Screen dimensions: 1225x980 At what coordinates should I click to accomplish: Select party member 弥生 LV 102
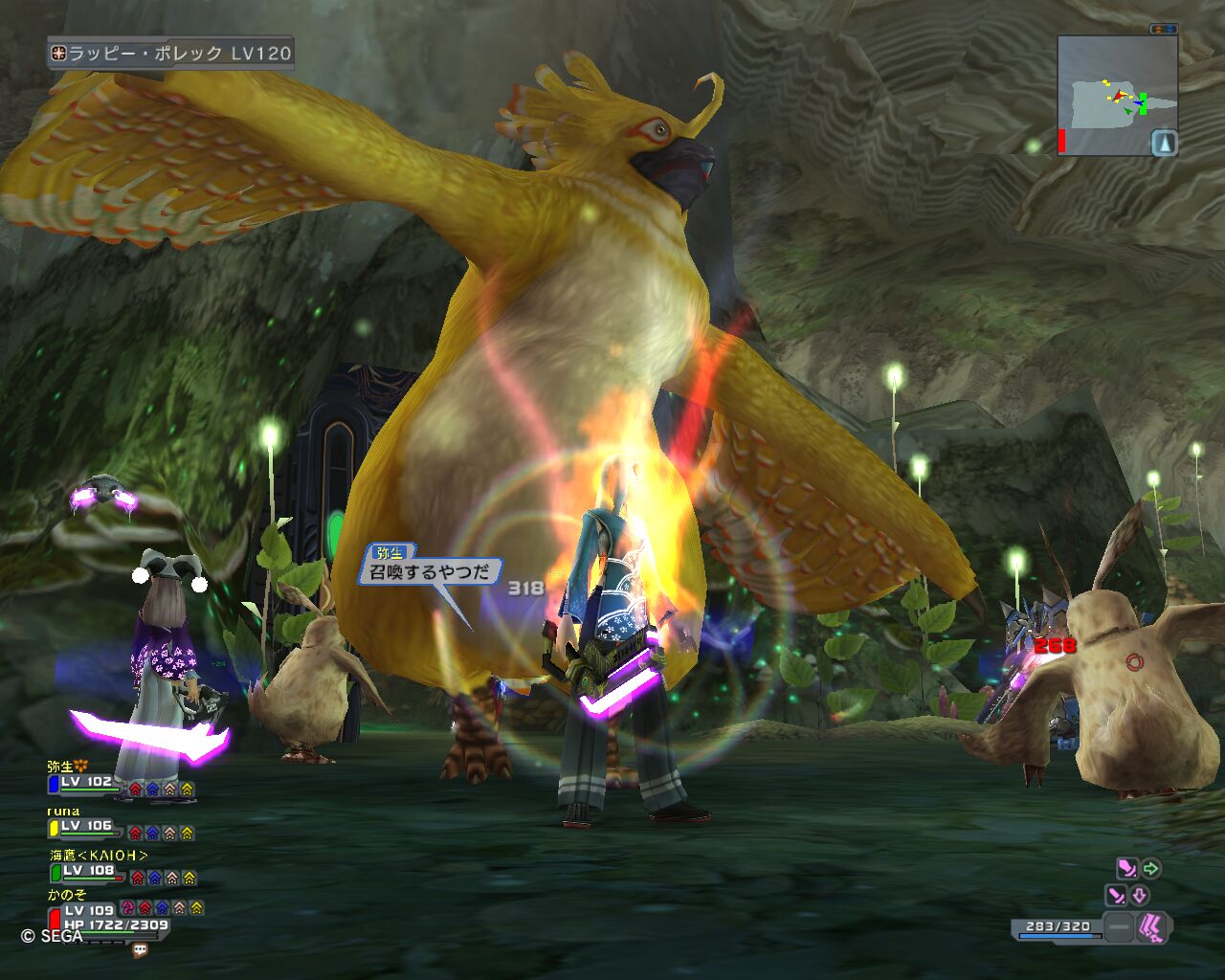(86, 782)
